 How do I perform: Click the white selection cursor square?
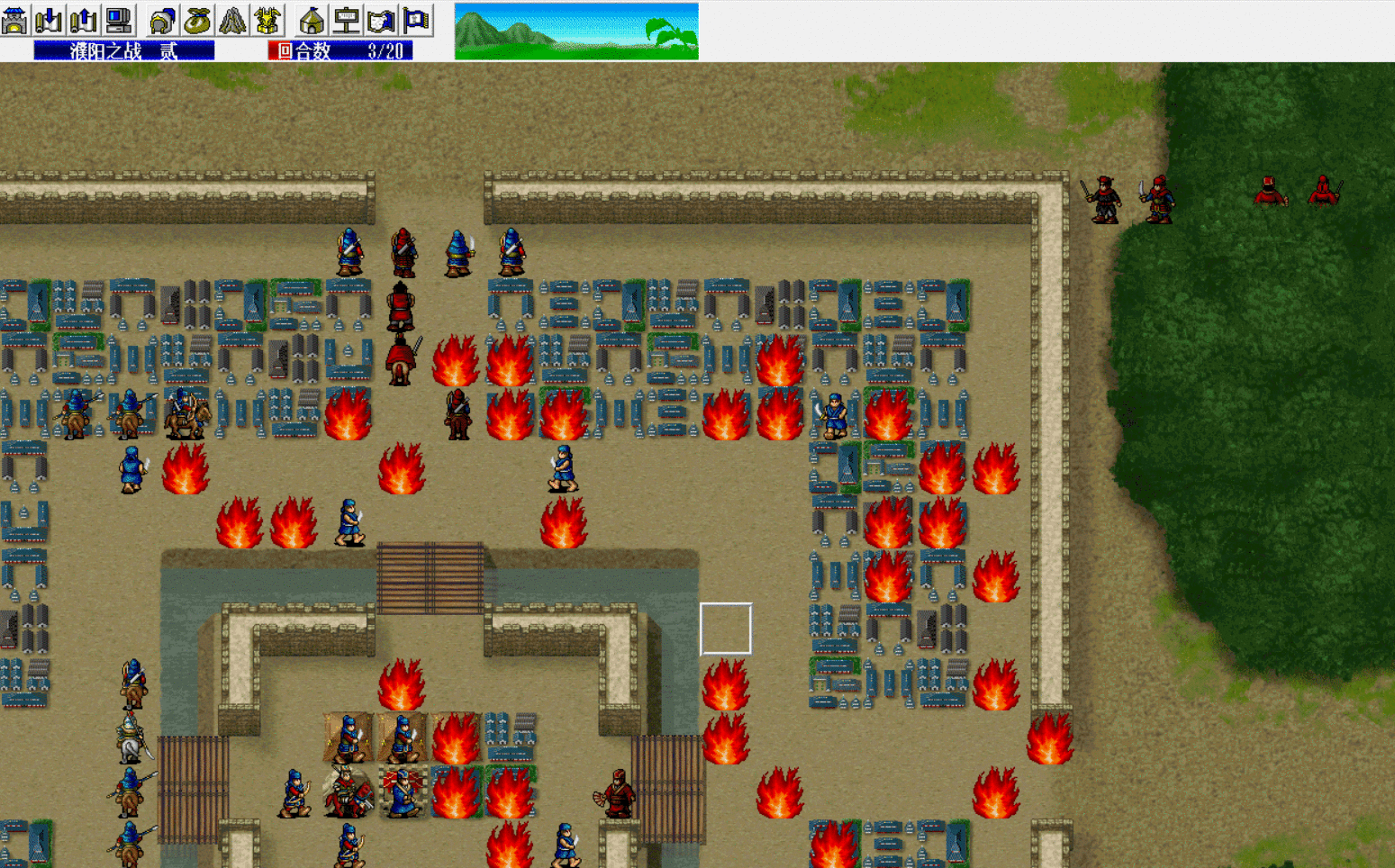click(x=726, y=628)
